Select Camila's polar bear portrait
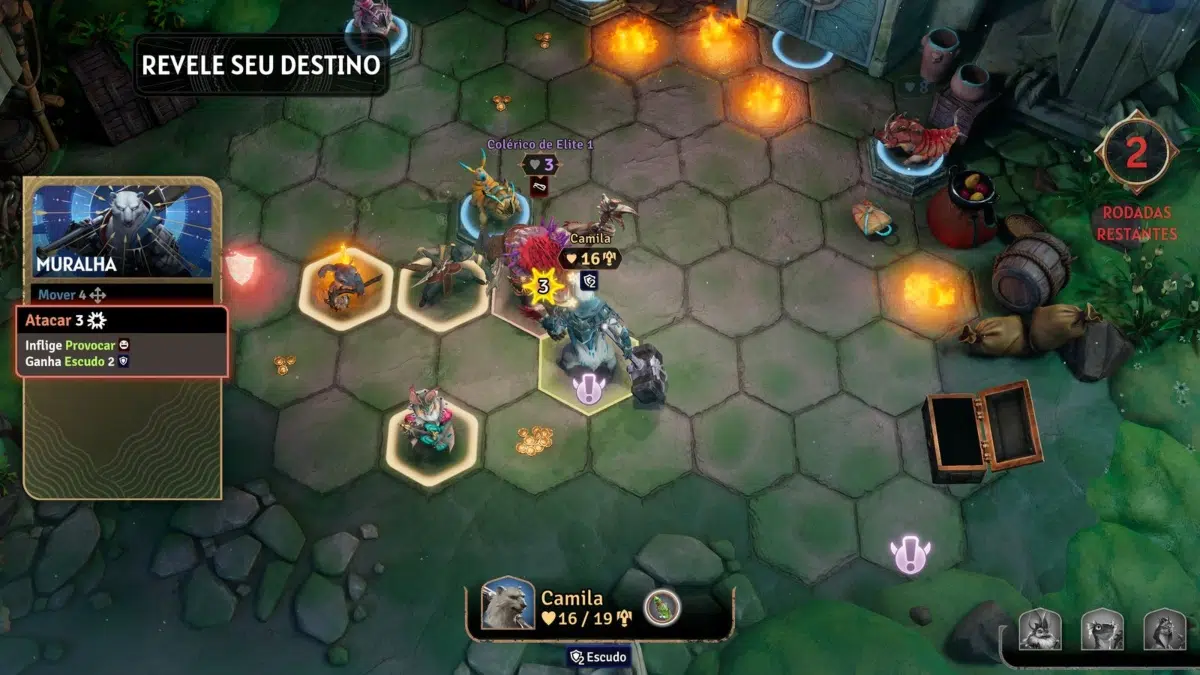Viewport: 1200px width, 675px height. [508, 605]
